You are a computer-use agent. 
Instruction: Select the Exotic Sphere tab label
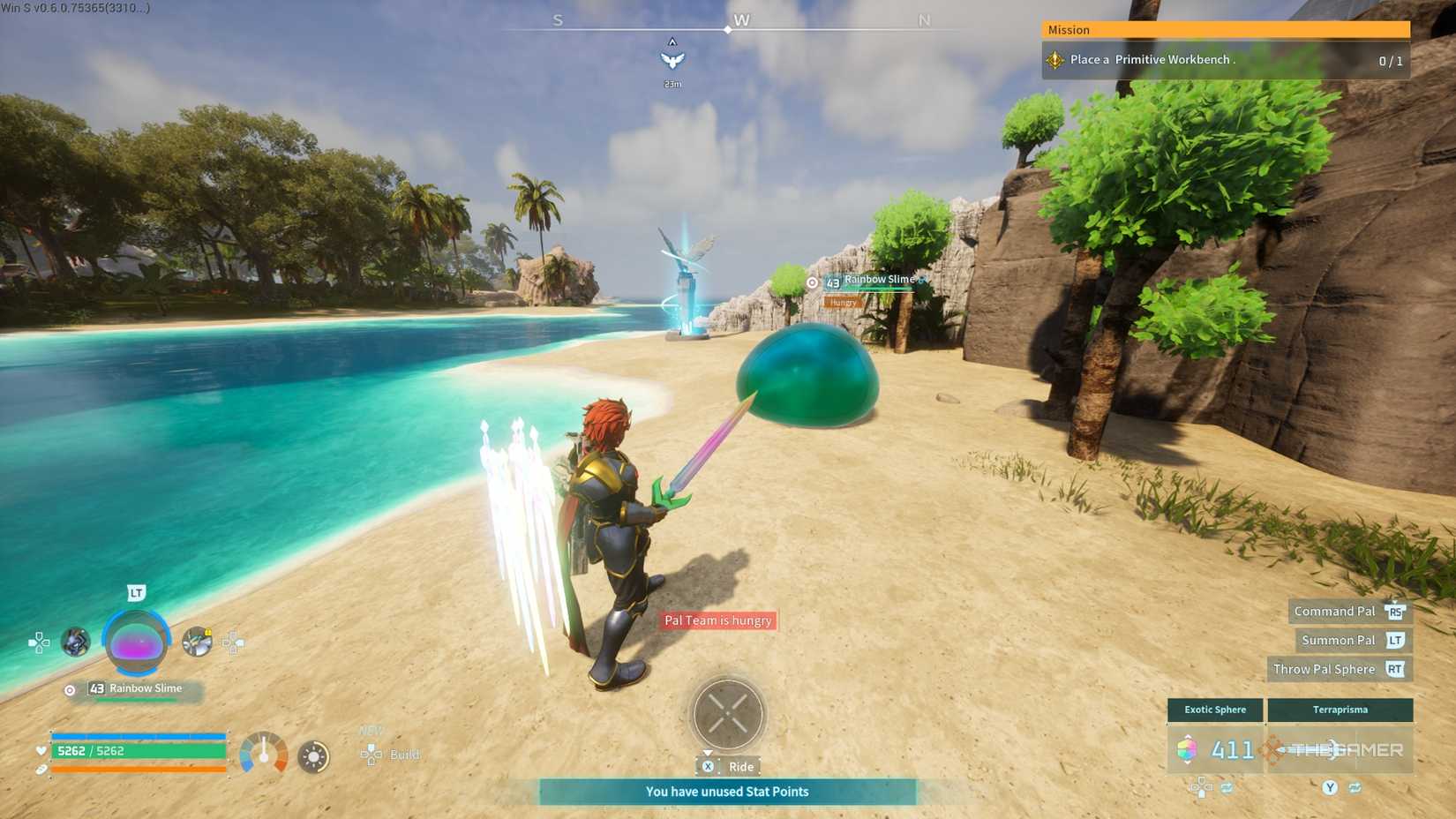[1214, 710]
